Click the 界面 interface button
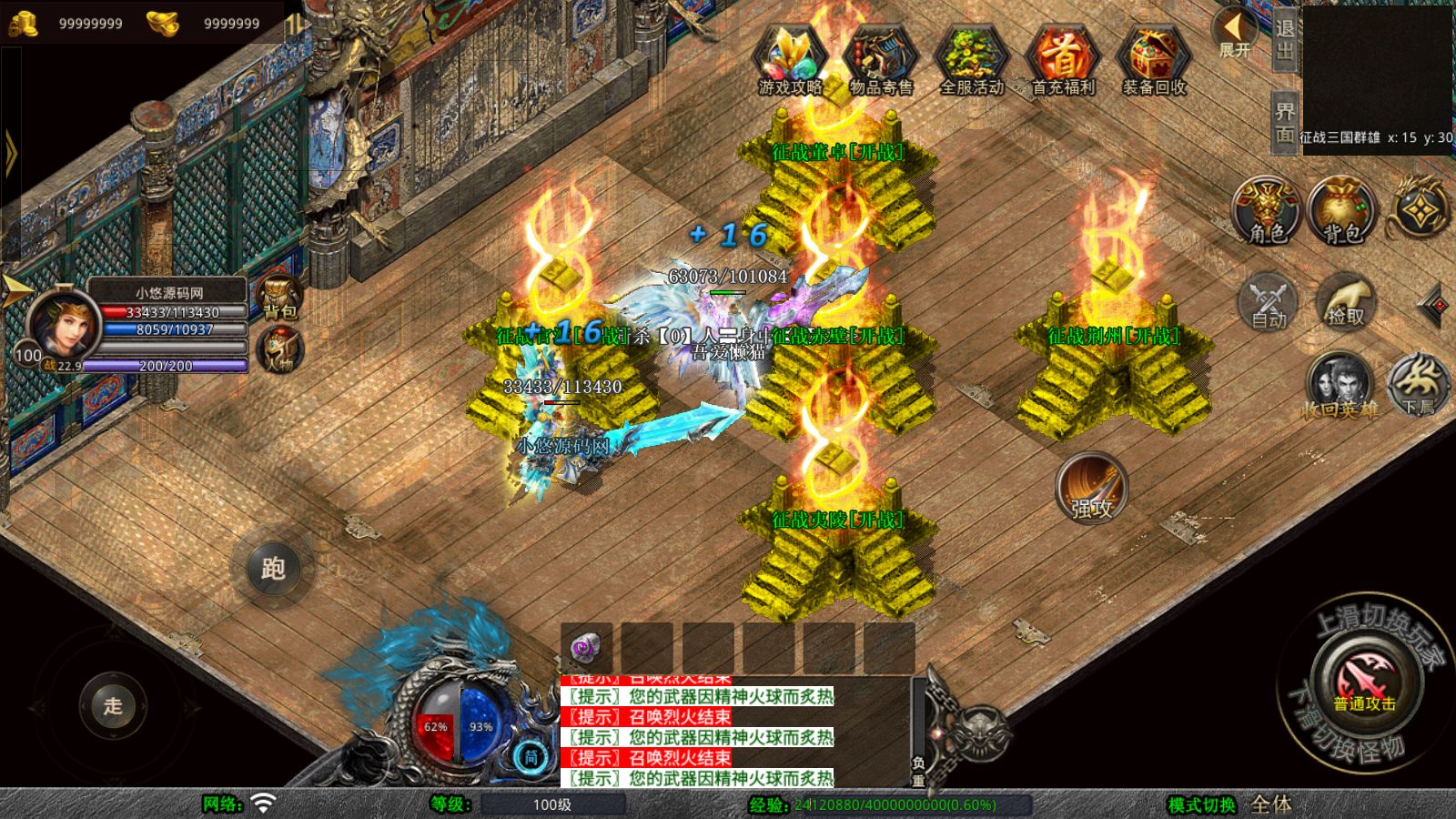This screenshot has height=819, width=1456. tap(1285, 123)
